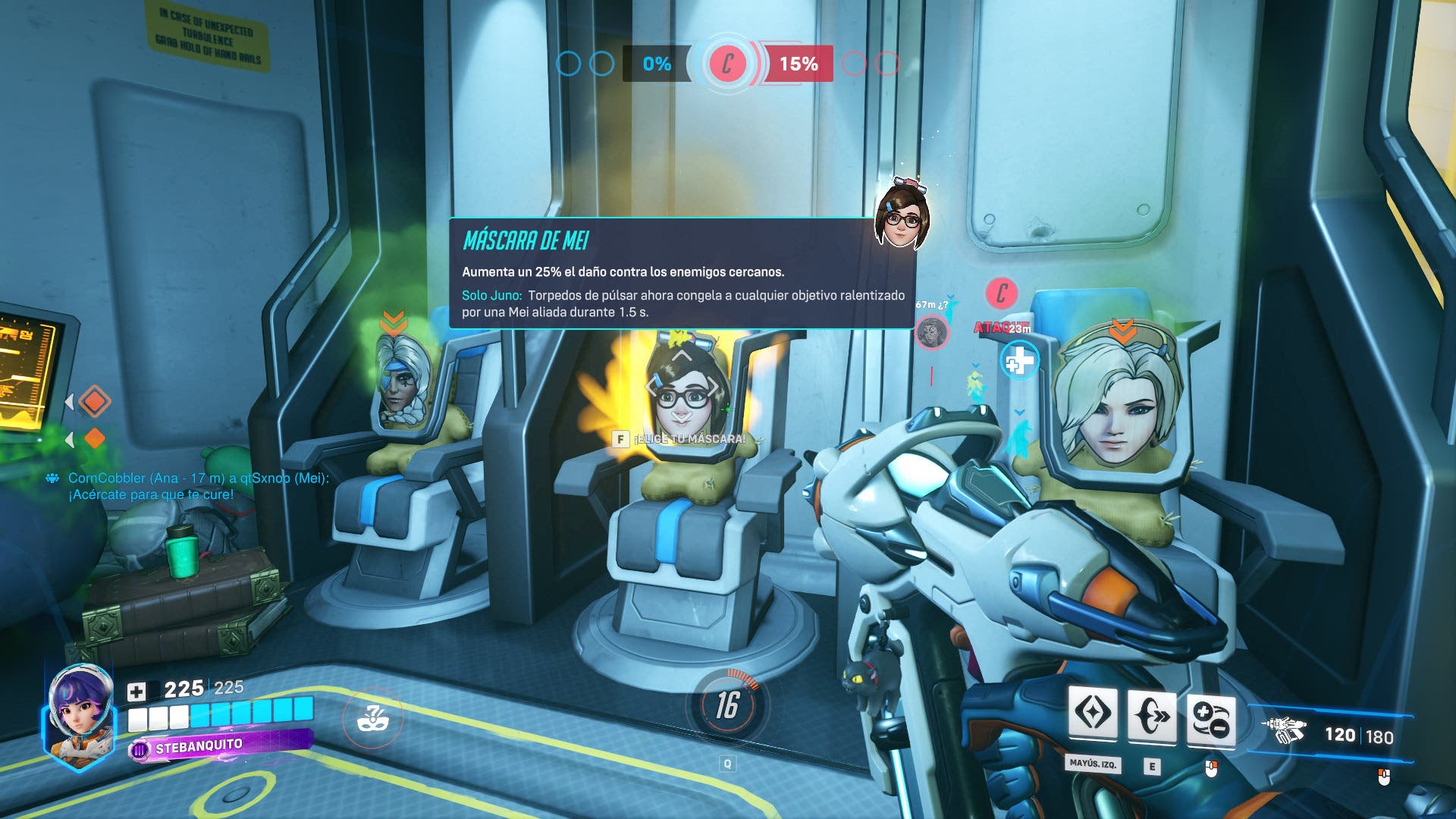1456x819 pixels.
Task: Click the ultimate charge meter showing 16
Action: pos(727,705)
